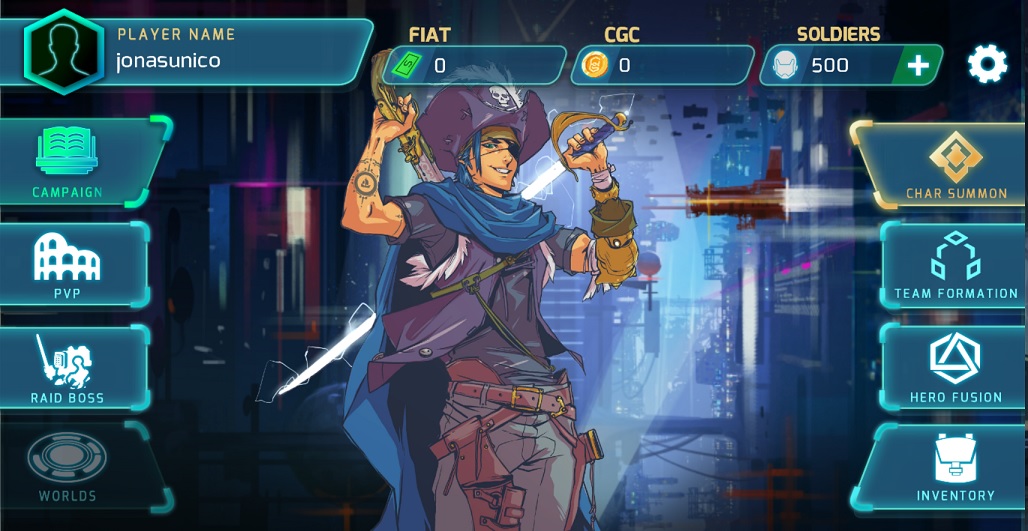Choose the Hero Fusion option
This screenshot has width=1028, height=531.
pos(955,366)
